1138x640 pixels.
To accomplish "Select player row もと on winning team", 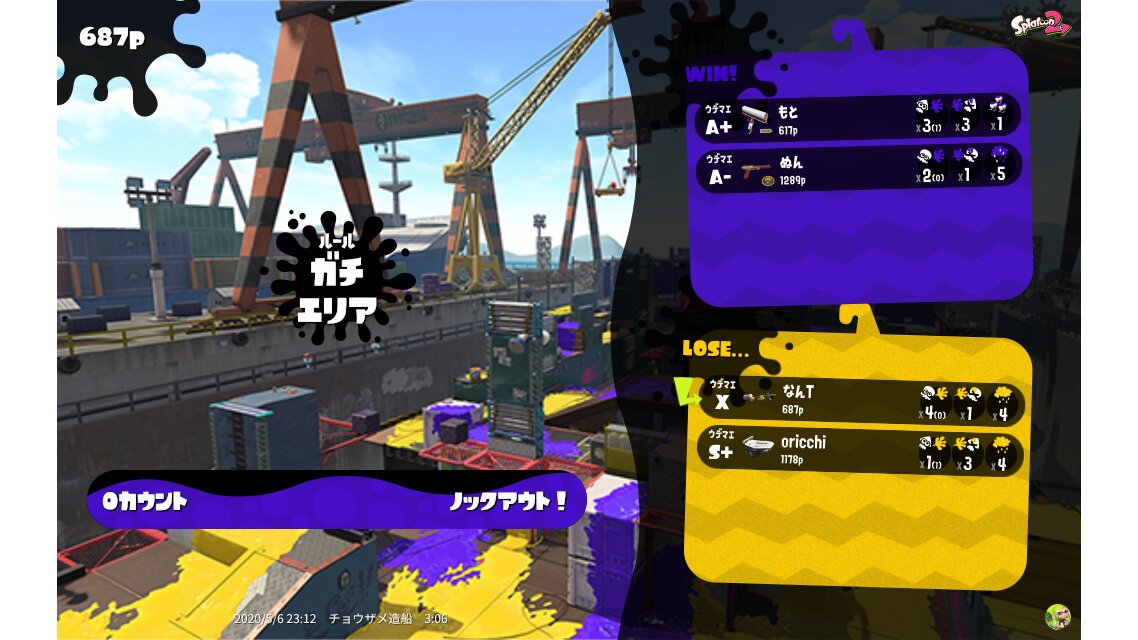I will [x=858, y=118].
